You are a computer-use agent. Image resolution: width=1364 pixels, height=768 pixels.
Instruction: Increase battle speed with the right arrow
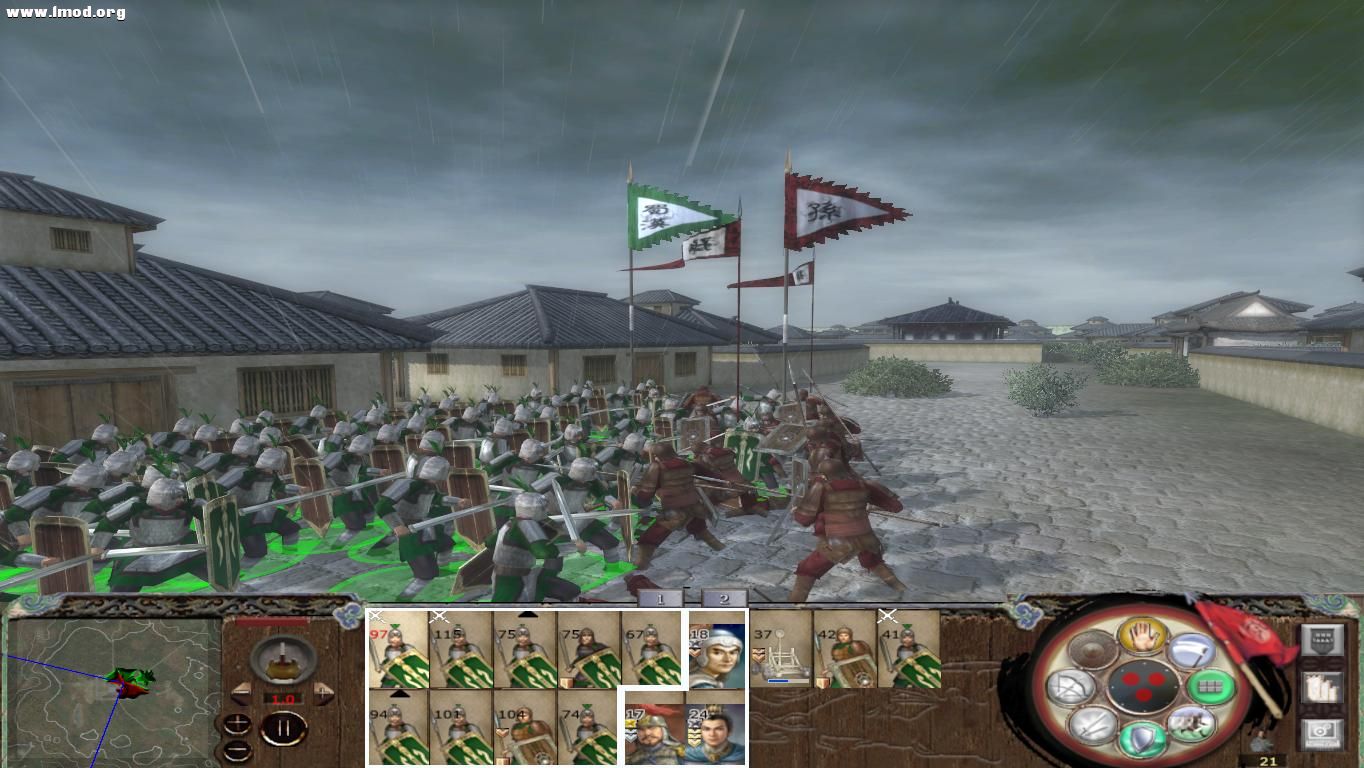point(321,695)
